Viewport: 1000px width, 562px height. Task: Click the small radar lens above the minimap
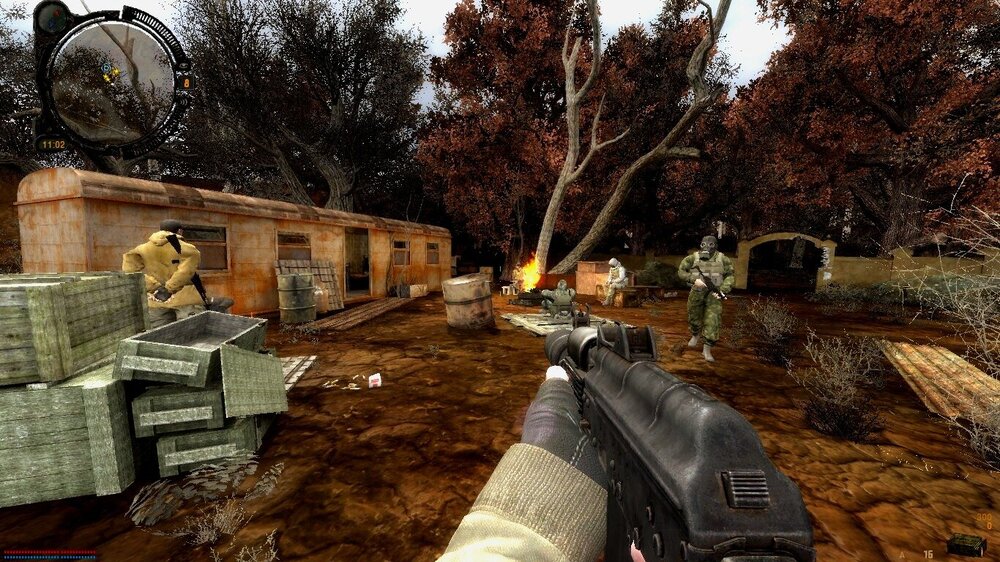tap(52, 17)
